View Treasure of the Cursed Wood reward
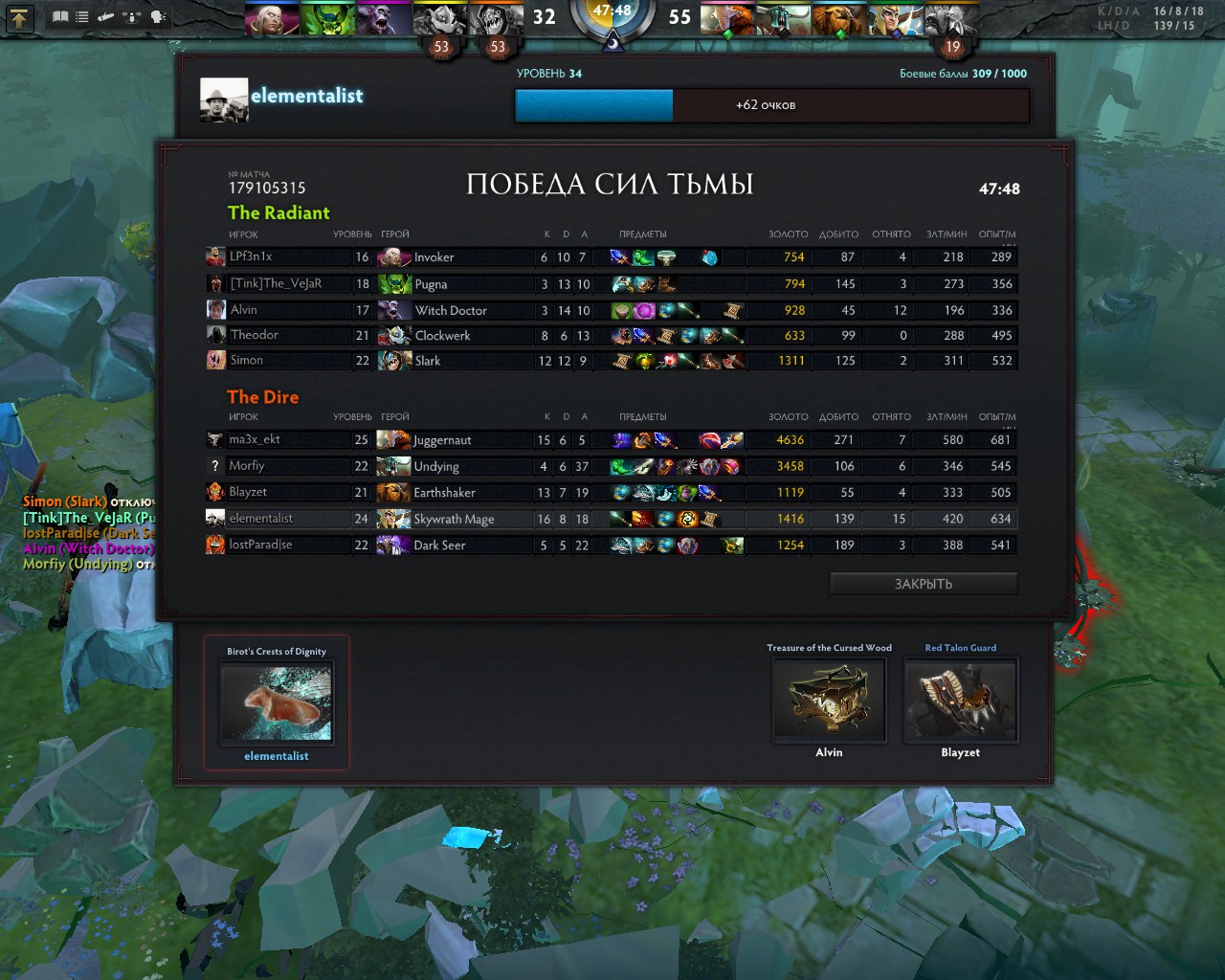Screen dimensions: 1225x980 click(x=829, y=701)
